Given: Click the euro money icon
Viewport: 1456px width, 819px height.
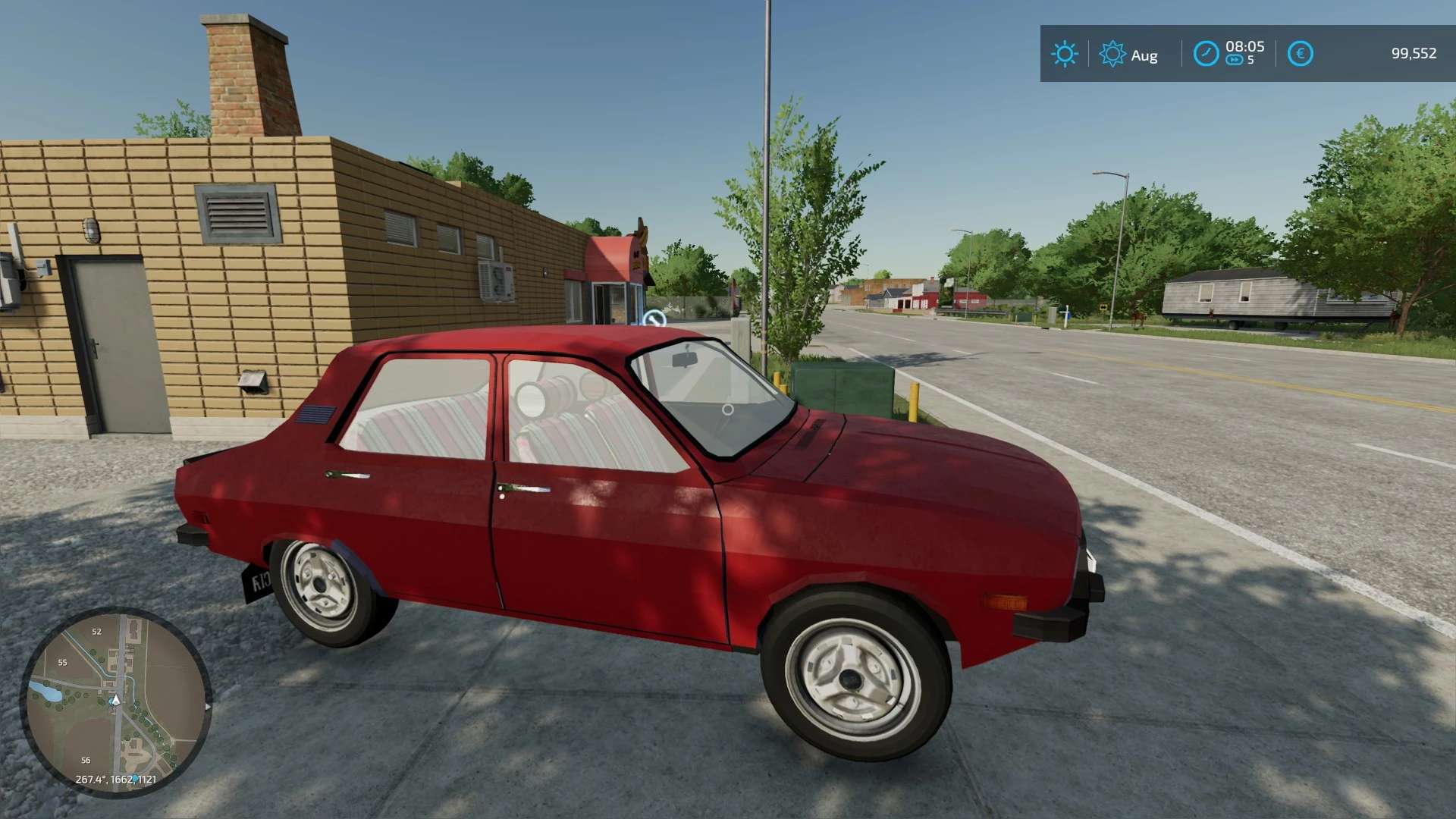Looking at the screenshot, I should (1300, 54).
